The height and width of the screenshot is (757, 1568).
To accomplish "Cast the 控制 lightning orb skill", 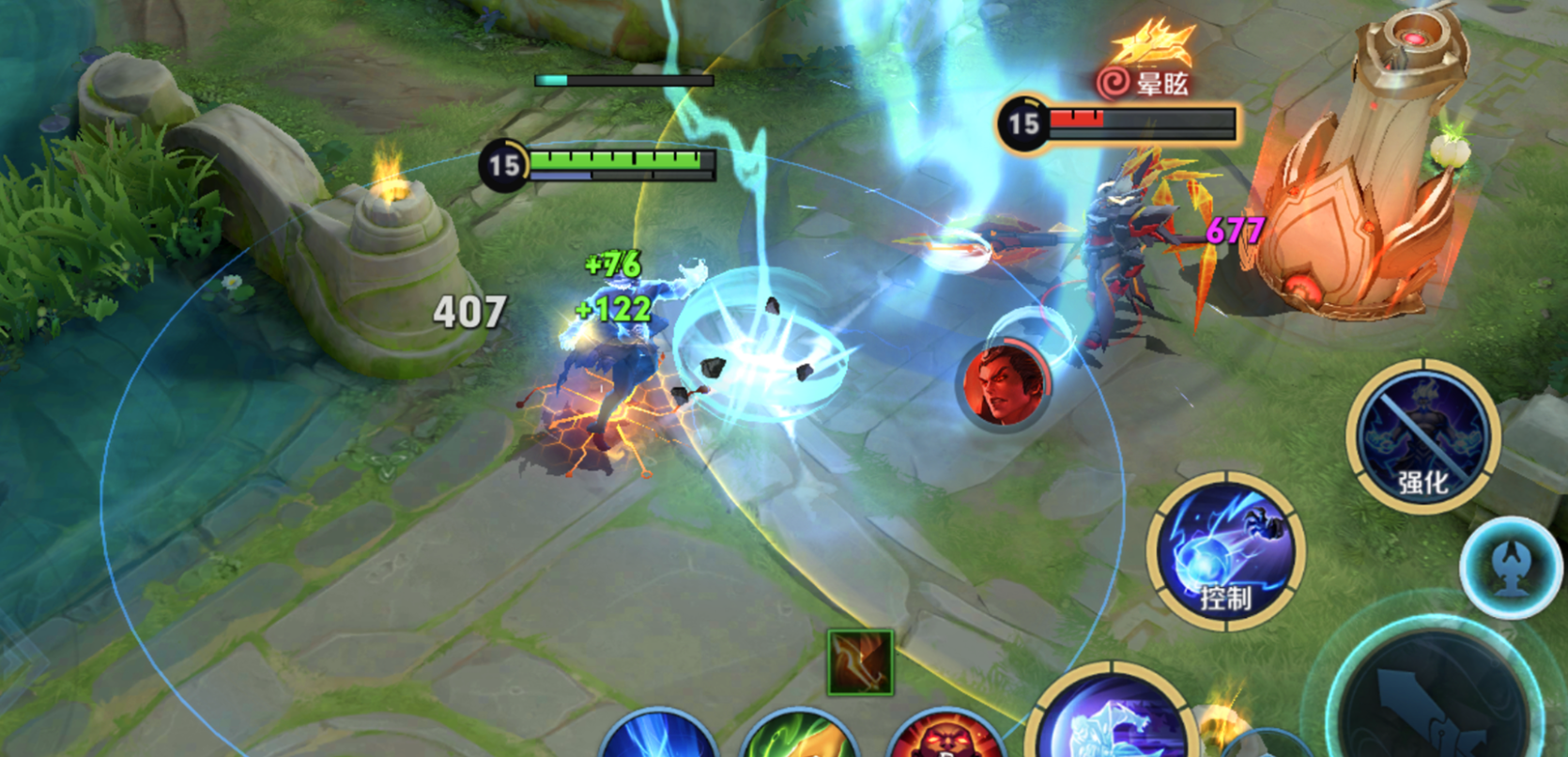I will tap(1224, 551).
